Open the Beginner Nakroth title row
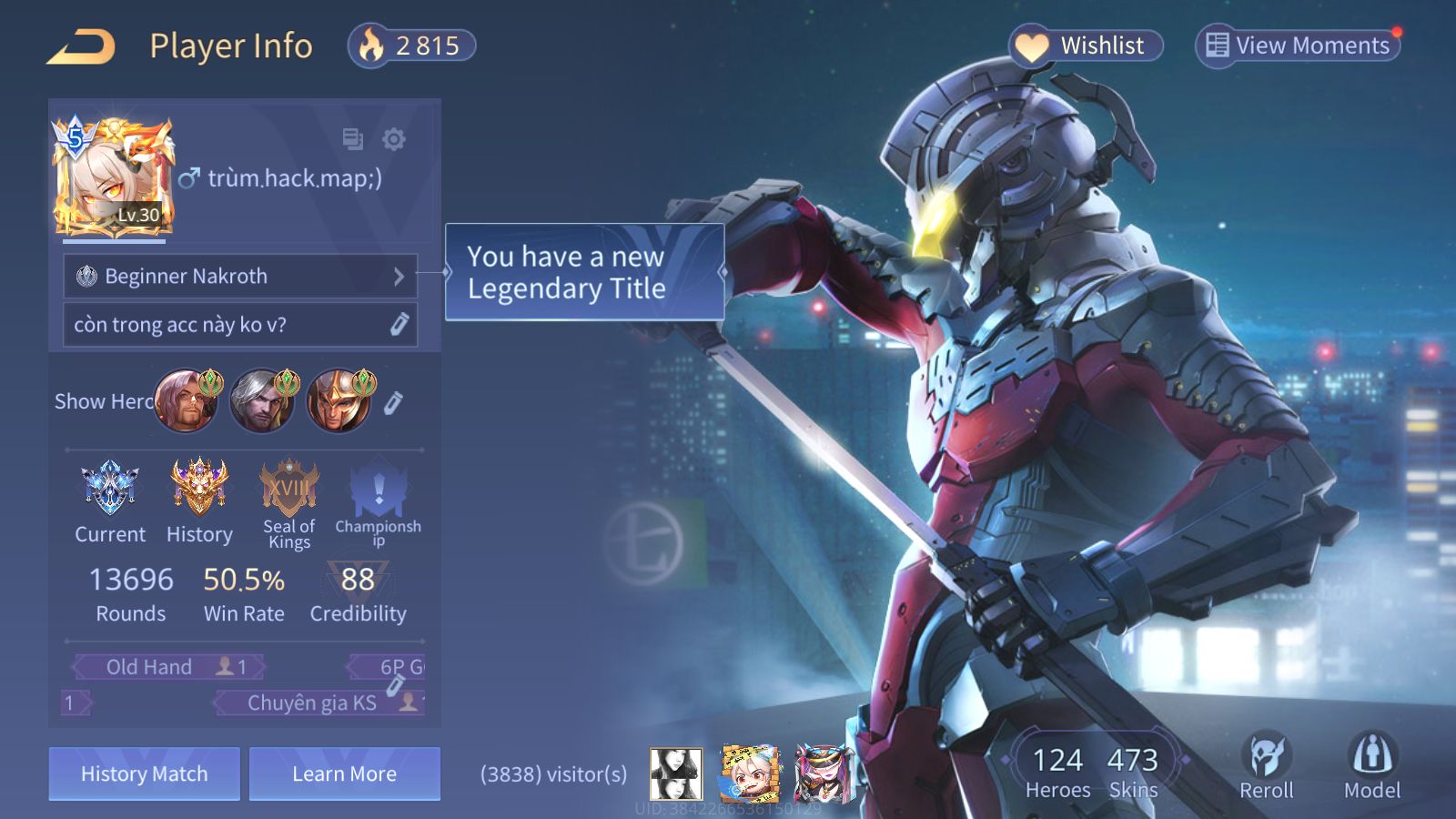Screen dimensions: 1456x819 pyautogui.click(x=240, y=276)
